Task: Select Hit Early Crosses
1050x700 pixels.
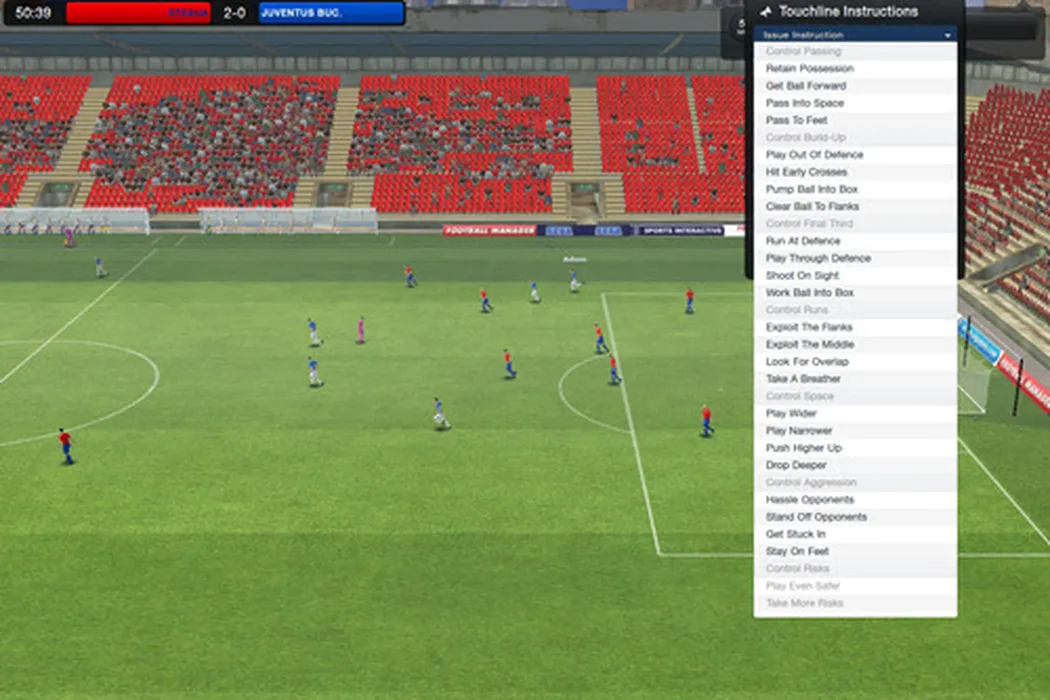Action: [x=806, y=172]
